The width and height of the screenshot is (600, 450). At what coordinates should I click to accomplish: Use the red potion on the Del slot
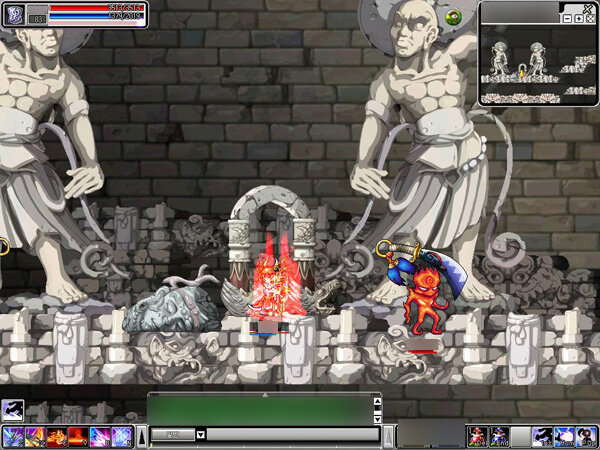pos(477,436)
